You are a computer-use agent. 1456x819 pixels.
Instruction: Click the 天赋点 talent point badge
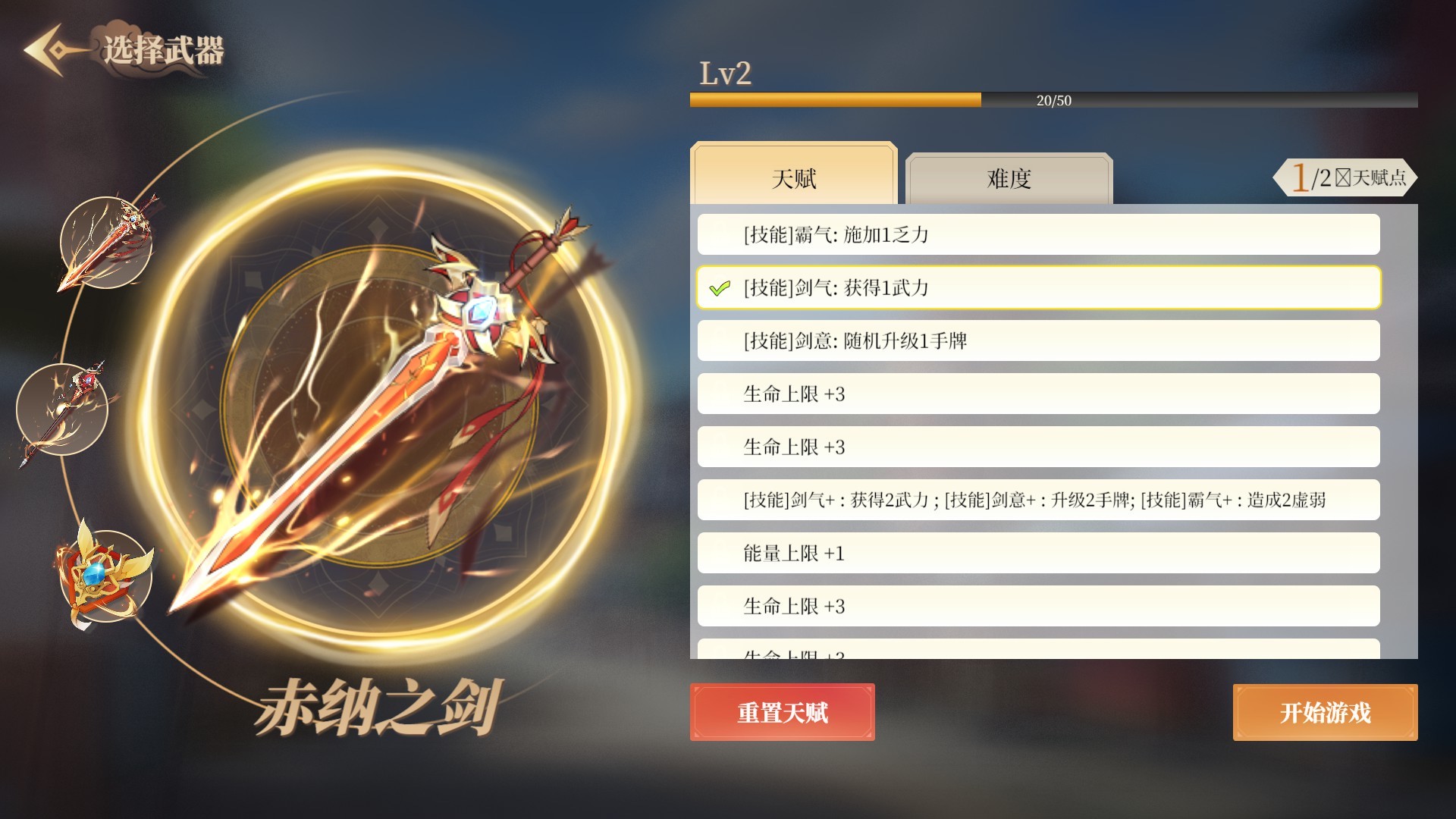tap(1346, 177)
